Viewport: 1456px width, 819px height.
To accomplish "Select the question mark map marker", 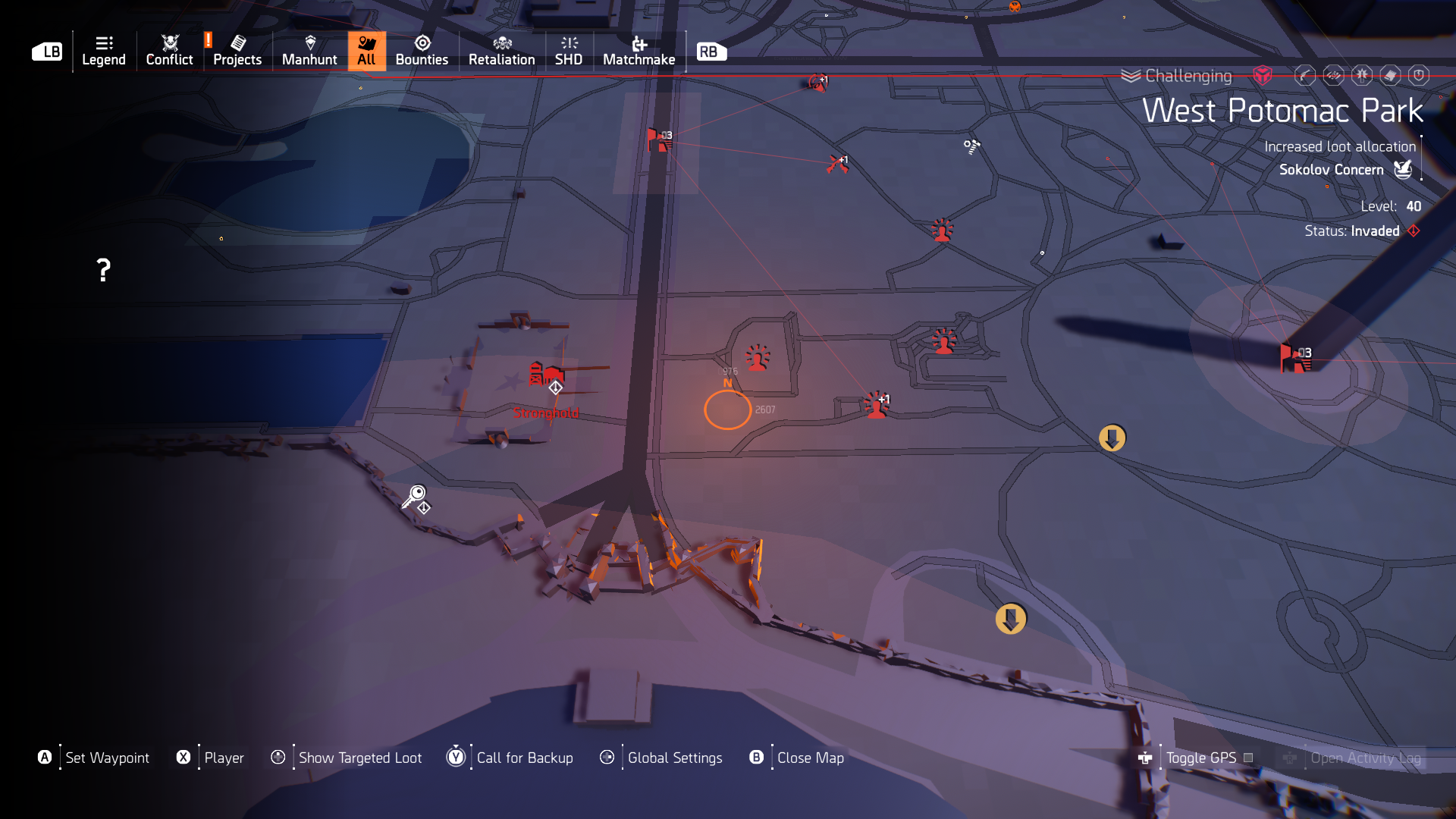I will [x=104, y=270].
